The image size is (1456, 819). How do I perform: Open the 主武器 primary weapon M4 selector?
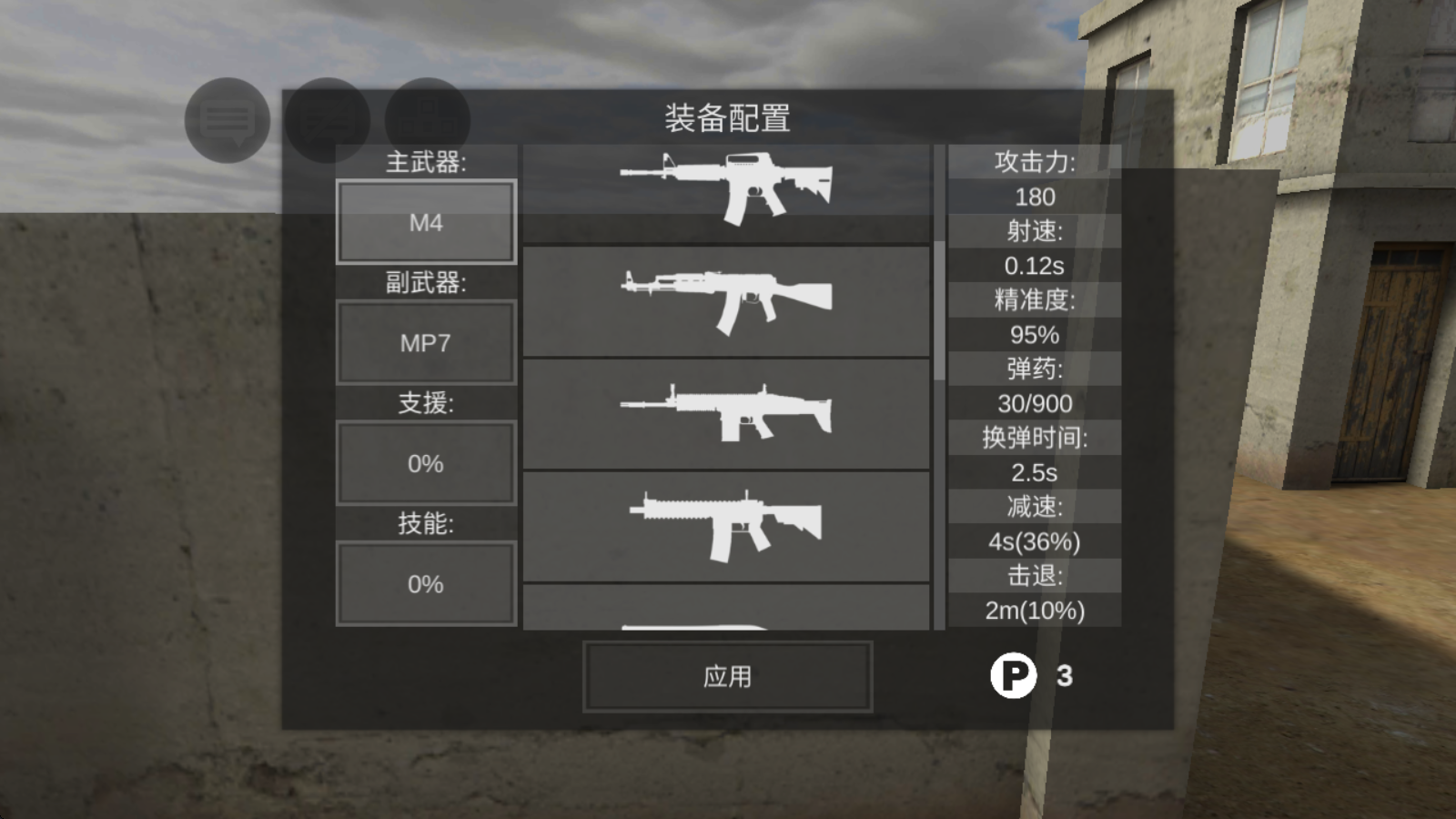pos(425,221)
